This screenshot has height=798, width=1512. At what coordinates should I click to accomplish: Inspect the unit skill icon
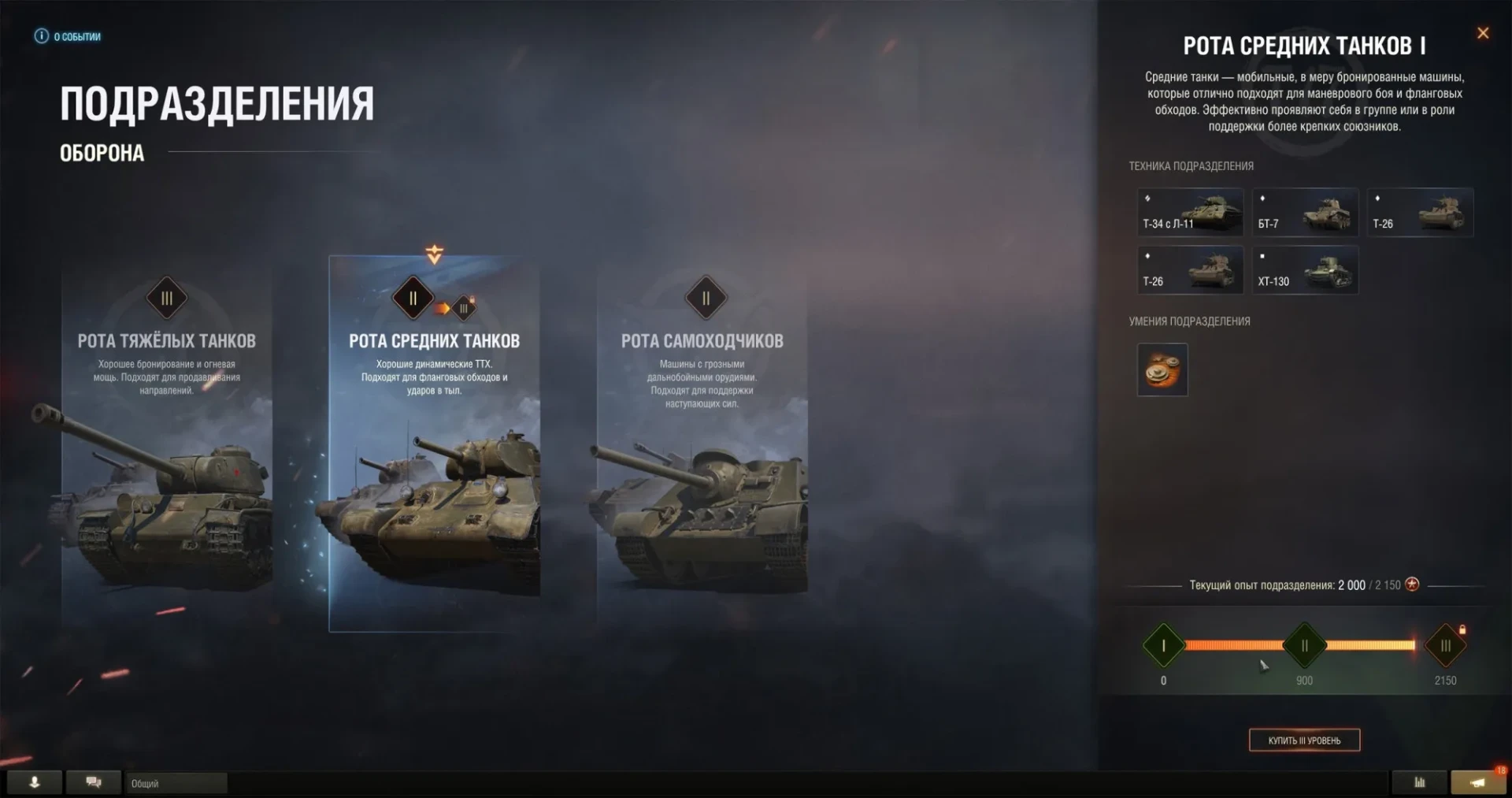click(x=1162, y=369)
